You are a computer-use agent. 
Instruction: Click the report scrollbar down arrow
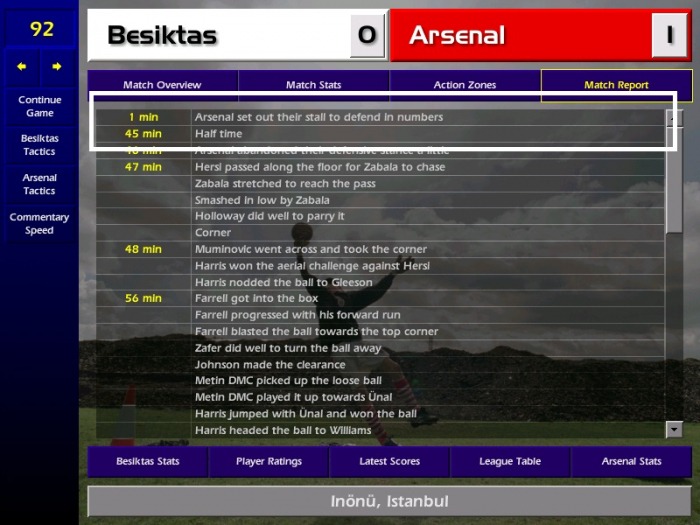[674, 430]
